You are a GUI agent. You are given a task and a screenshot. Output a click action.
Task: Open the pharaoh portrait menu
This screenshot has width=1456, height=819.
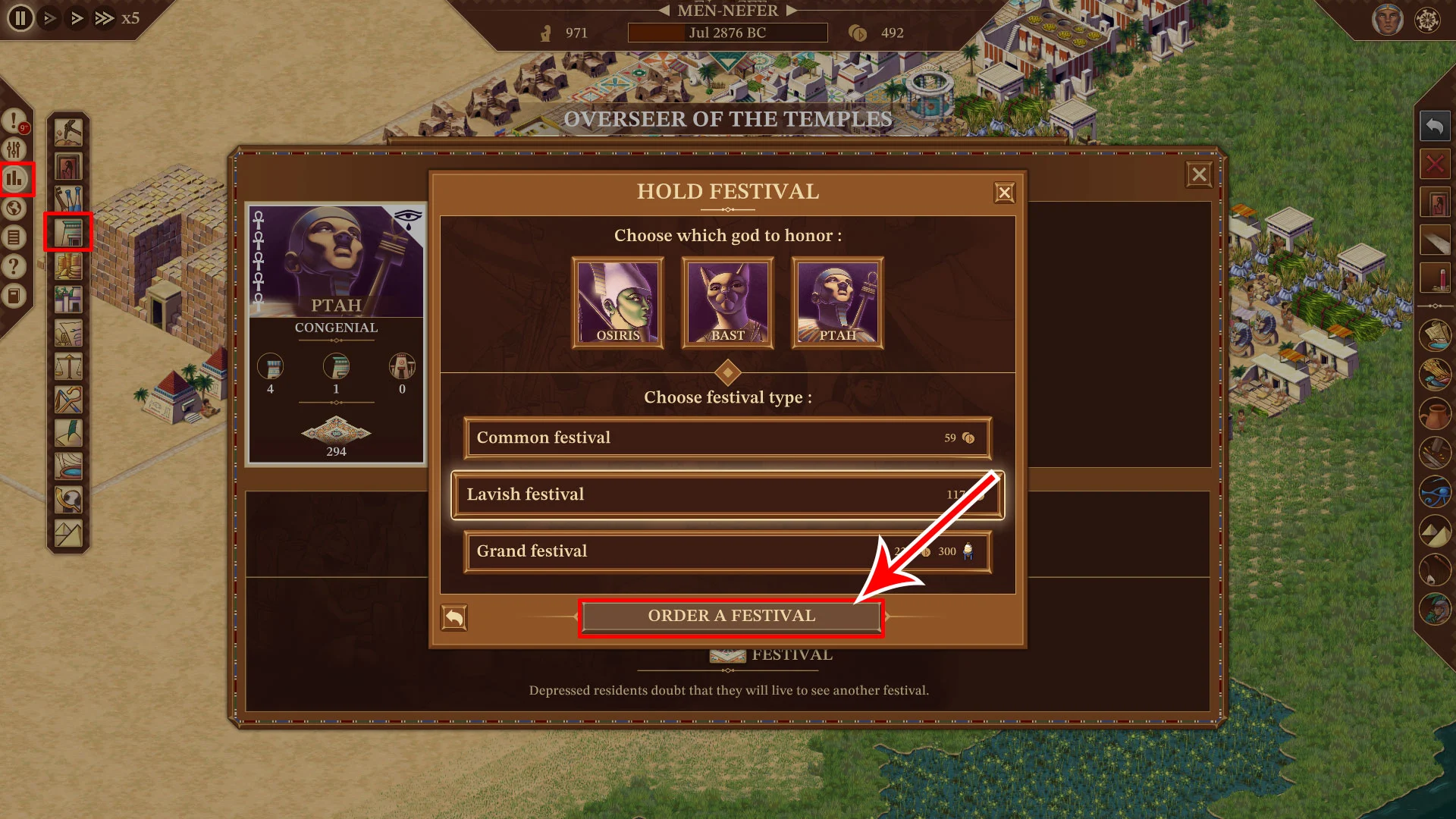pyautogui.click(x=1387, y=20)
